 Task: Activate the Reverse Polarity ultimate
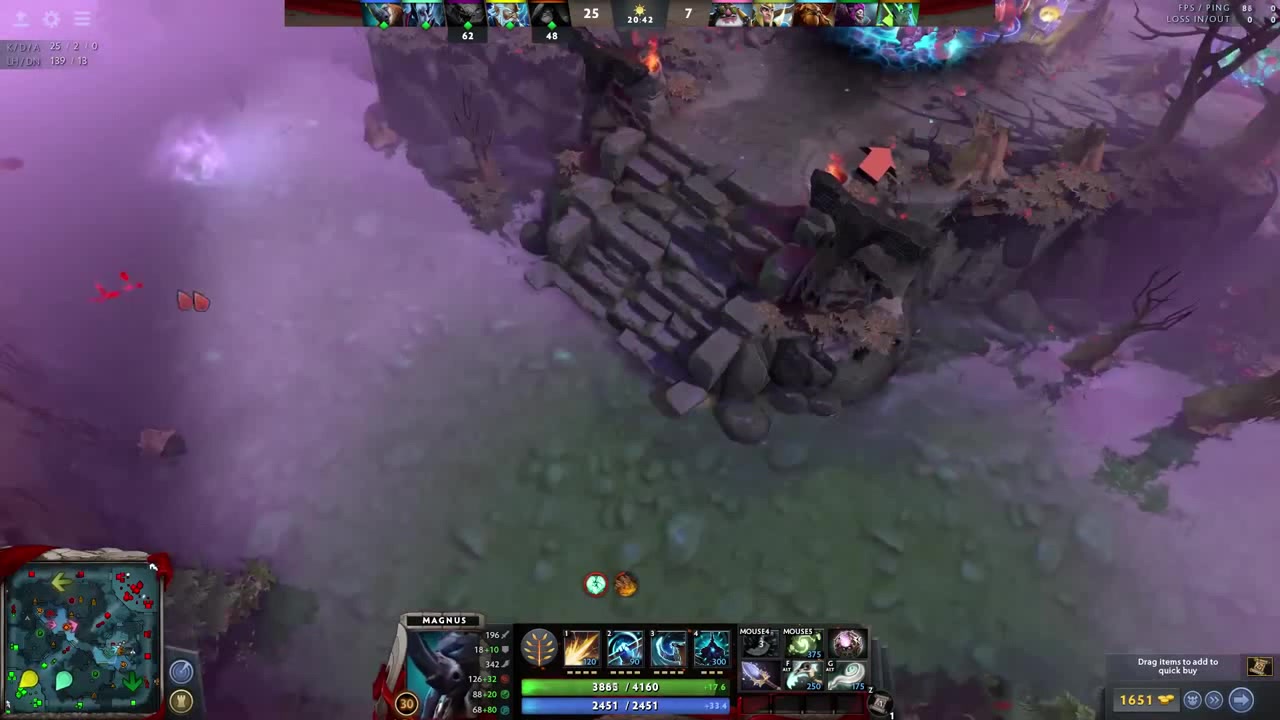(x=710, y=650)
